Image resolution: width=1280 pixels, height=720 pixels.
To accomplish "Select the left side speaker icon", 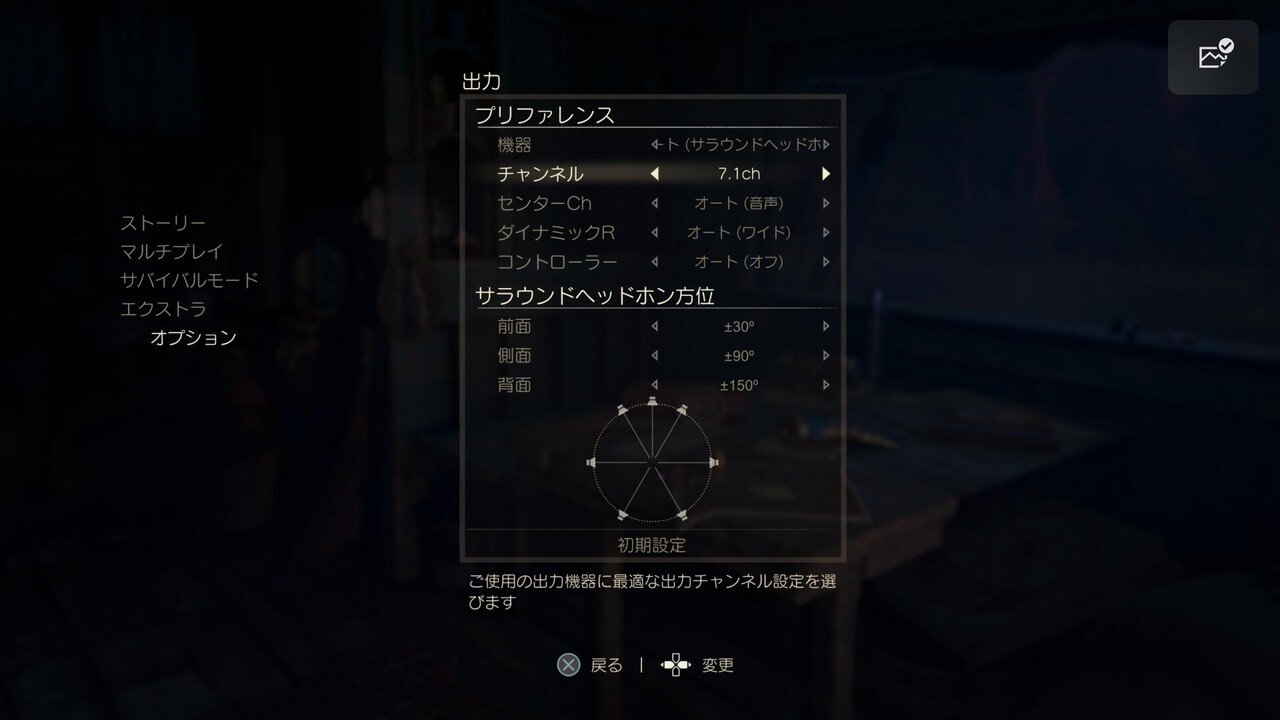I will (x=589, y=462).
